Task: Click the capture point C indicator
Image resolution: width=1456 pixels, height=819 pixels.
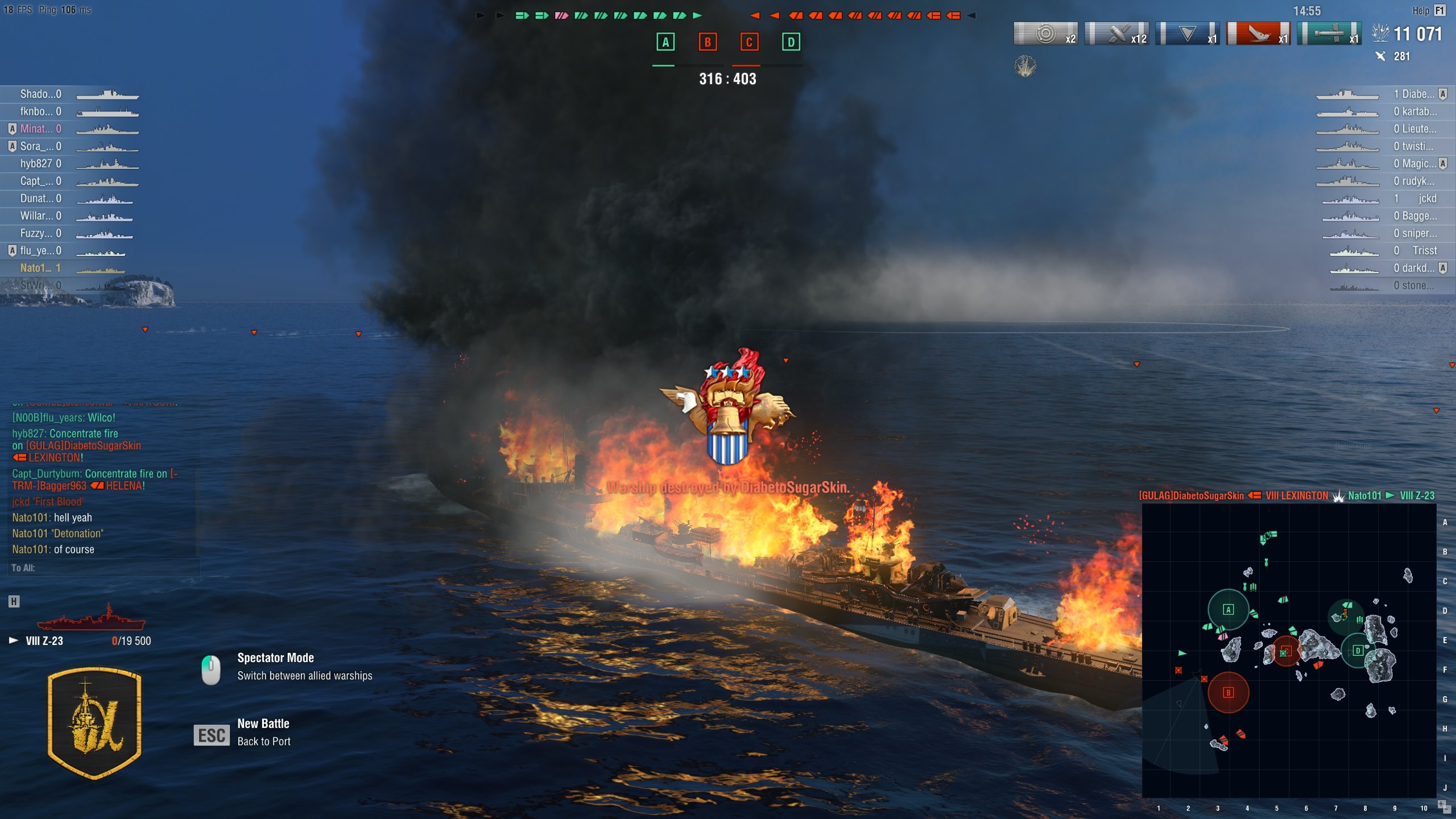Action: 749,42
